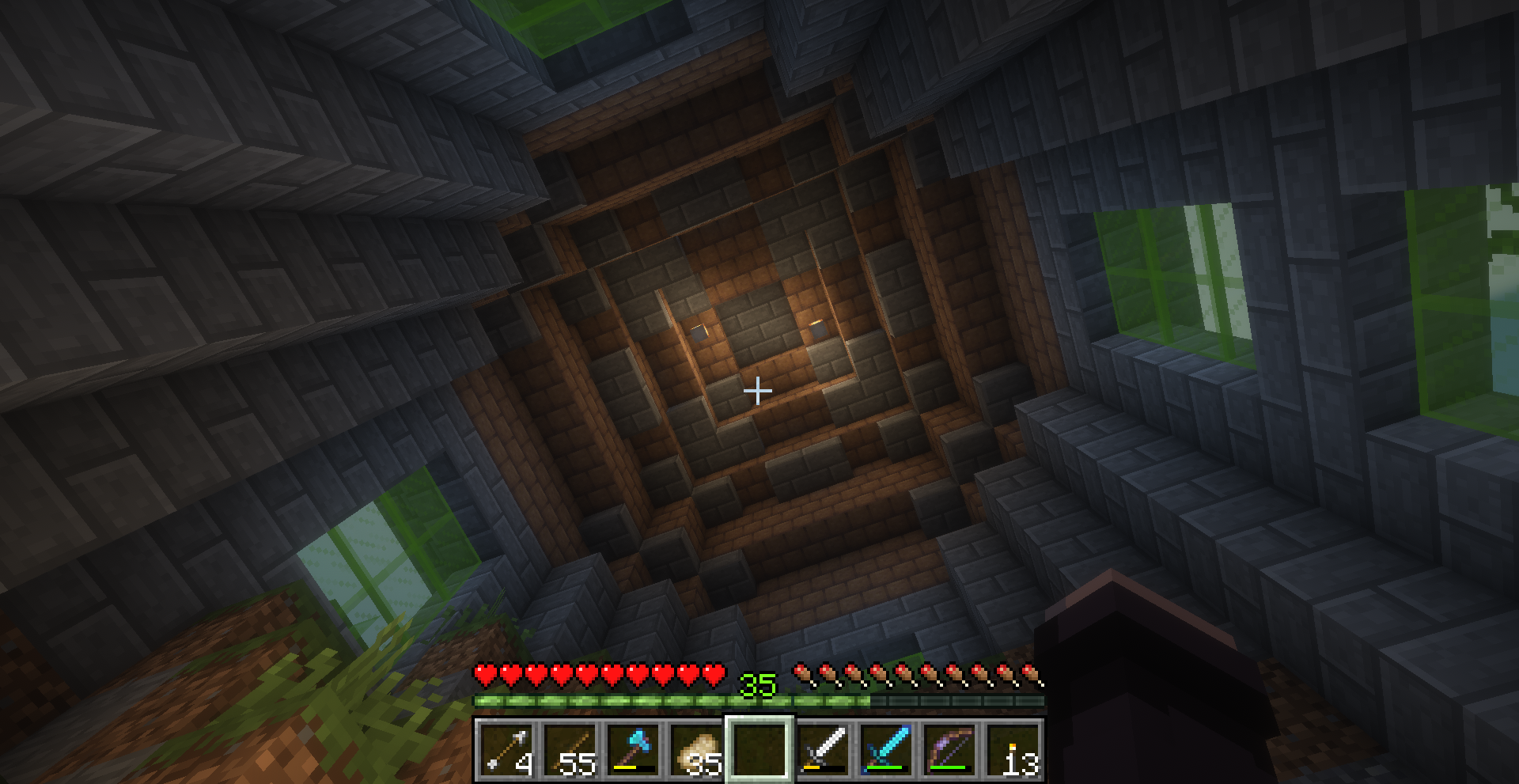Select the arrows hotbar slot

[506, 749]
